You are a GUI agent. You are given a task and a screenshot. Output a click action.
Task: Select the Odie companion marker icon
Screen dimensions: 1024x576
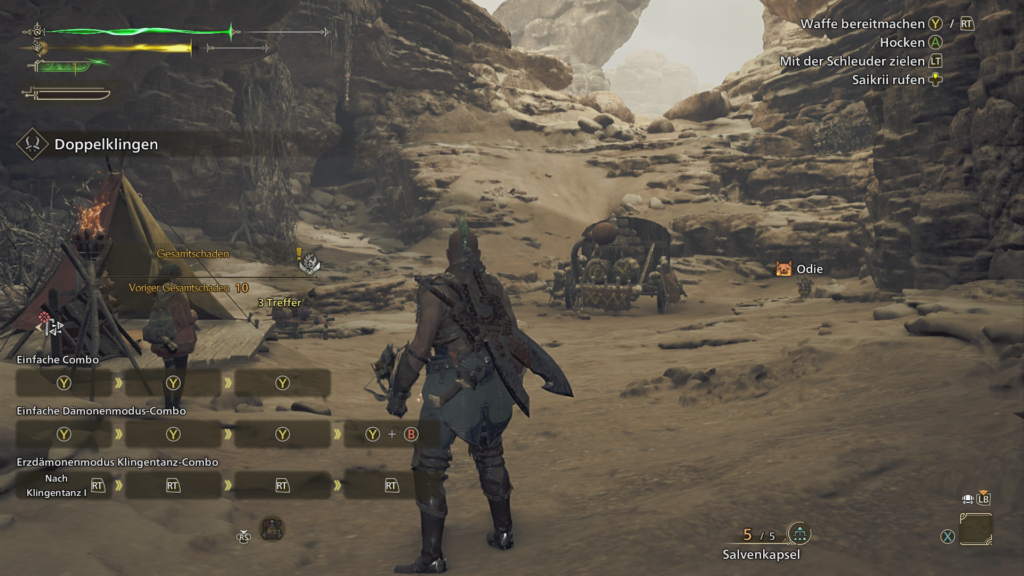tap(784, 269)
